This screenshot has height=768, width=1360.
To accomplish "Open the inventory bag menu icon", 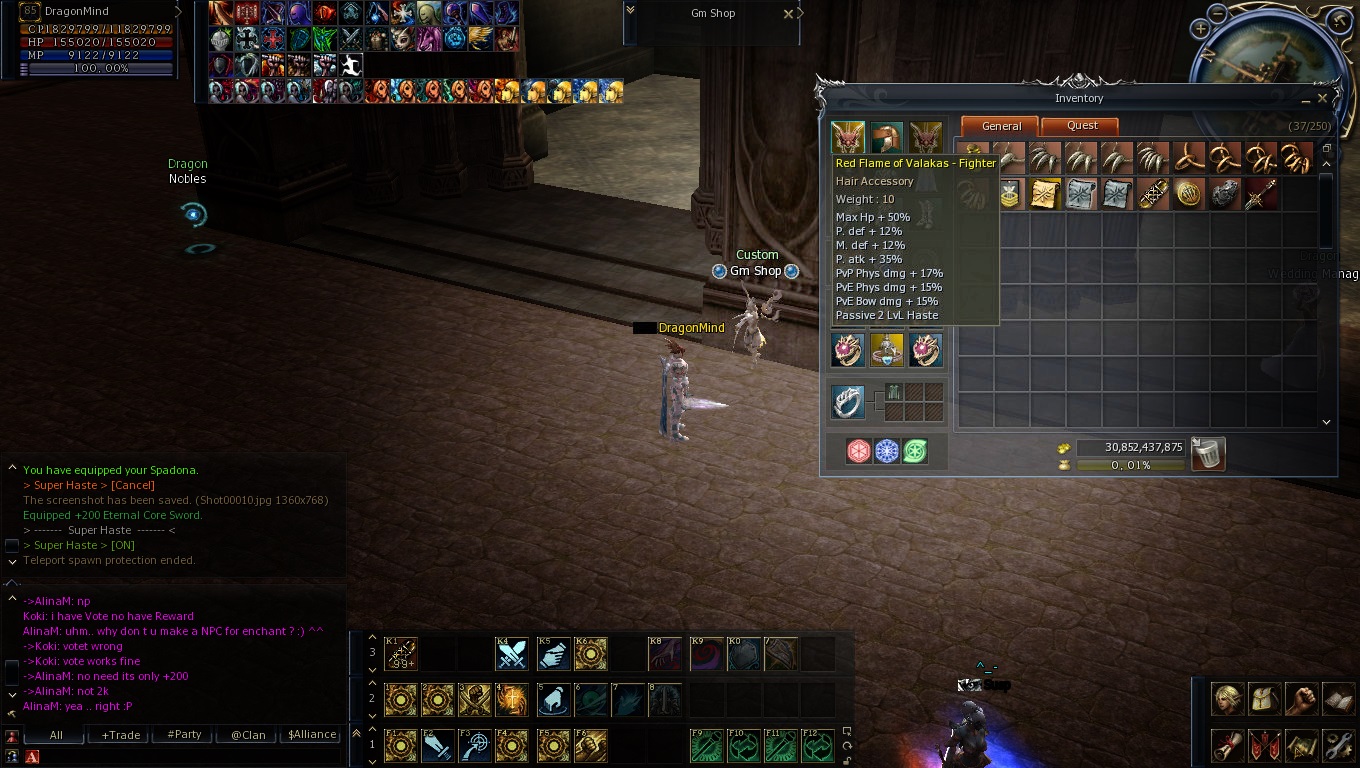I will [1264, 699].
